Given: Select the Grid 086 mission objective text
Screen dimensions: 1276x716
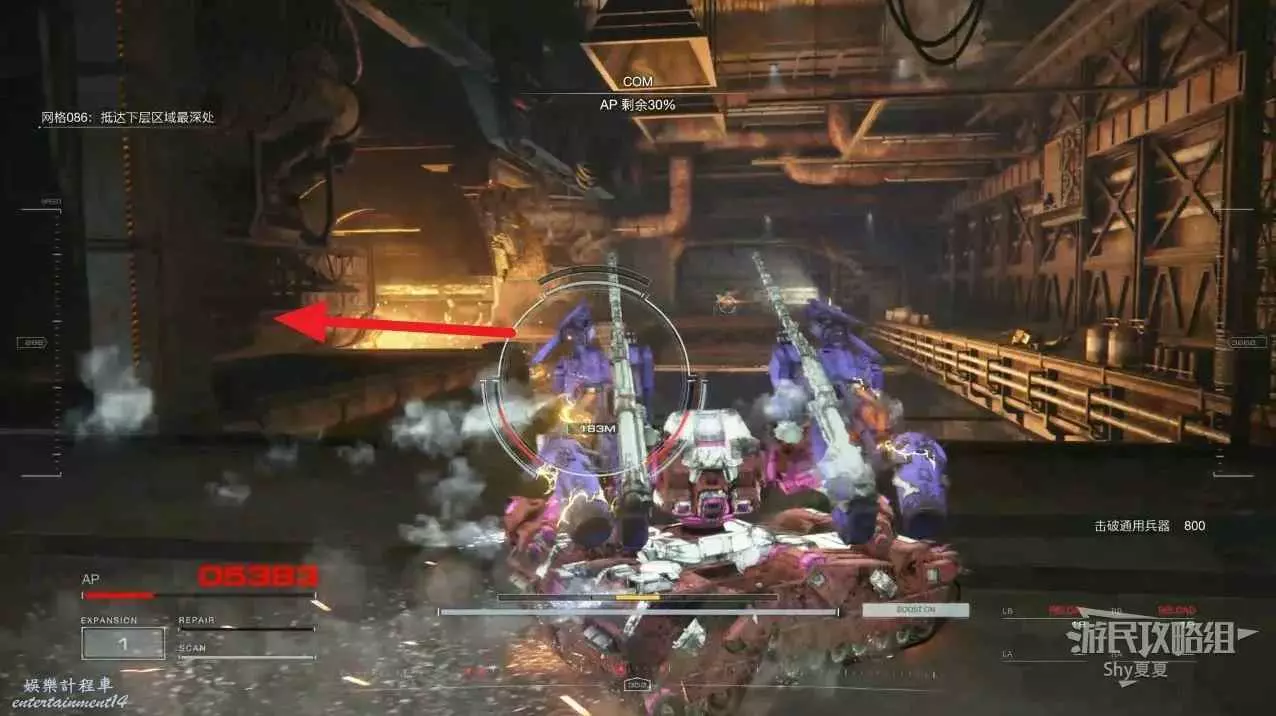Looking at the screenshot, I should pos(127,118).
